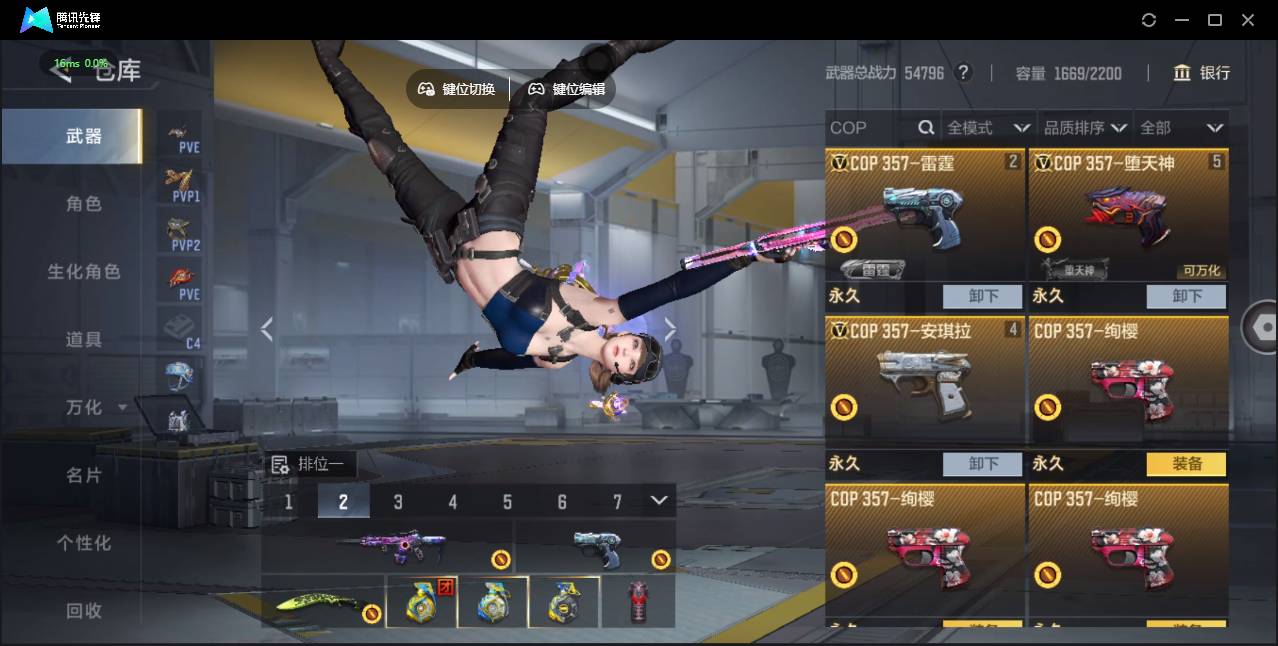Open the 全模式 mode dropdown
This screenshot has width=1278, height=646.
coord(988,128)
